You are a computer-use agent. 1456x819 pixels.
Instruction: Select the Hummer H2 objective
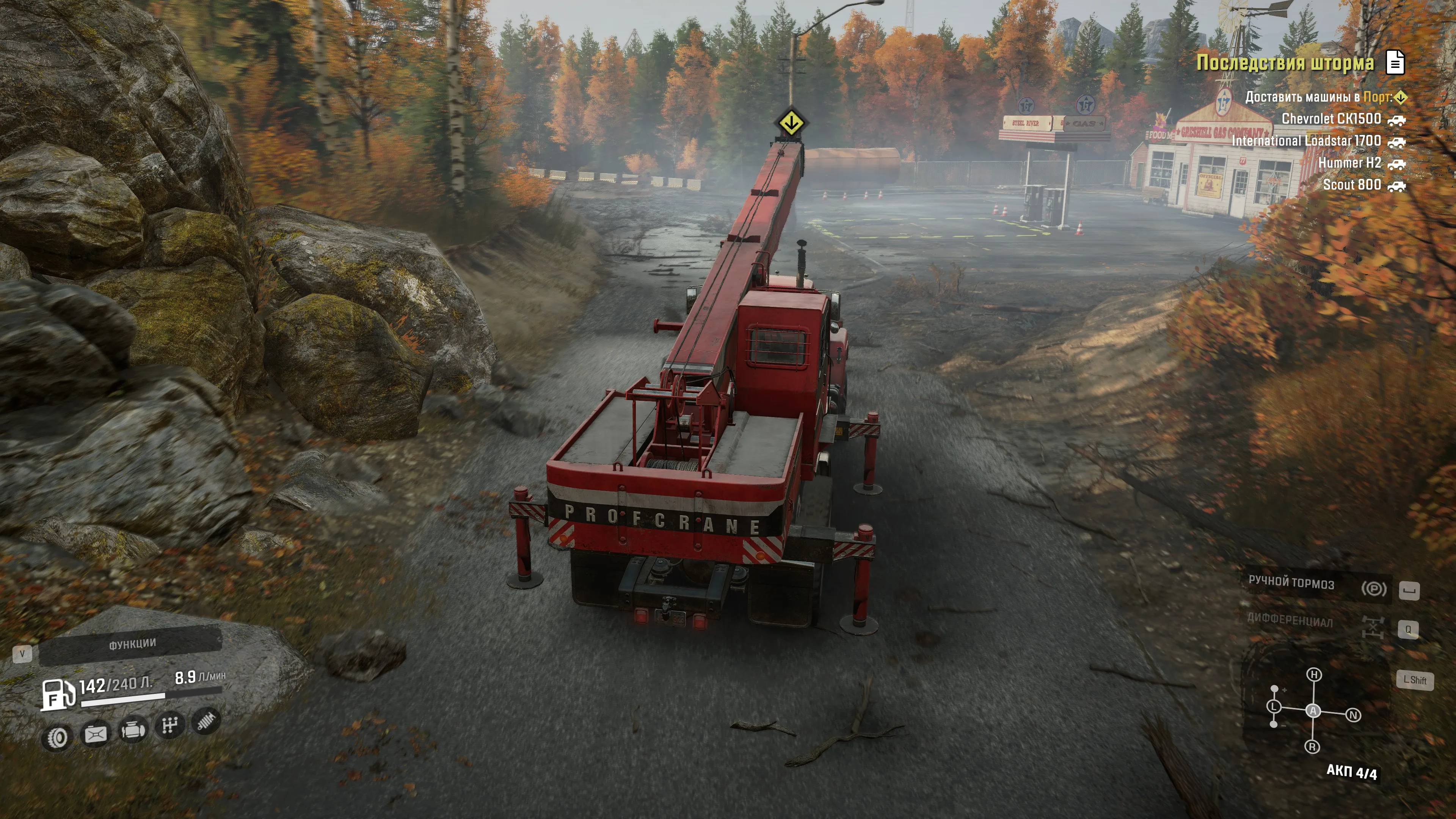[1349, 163]
